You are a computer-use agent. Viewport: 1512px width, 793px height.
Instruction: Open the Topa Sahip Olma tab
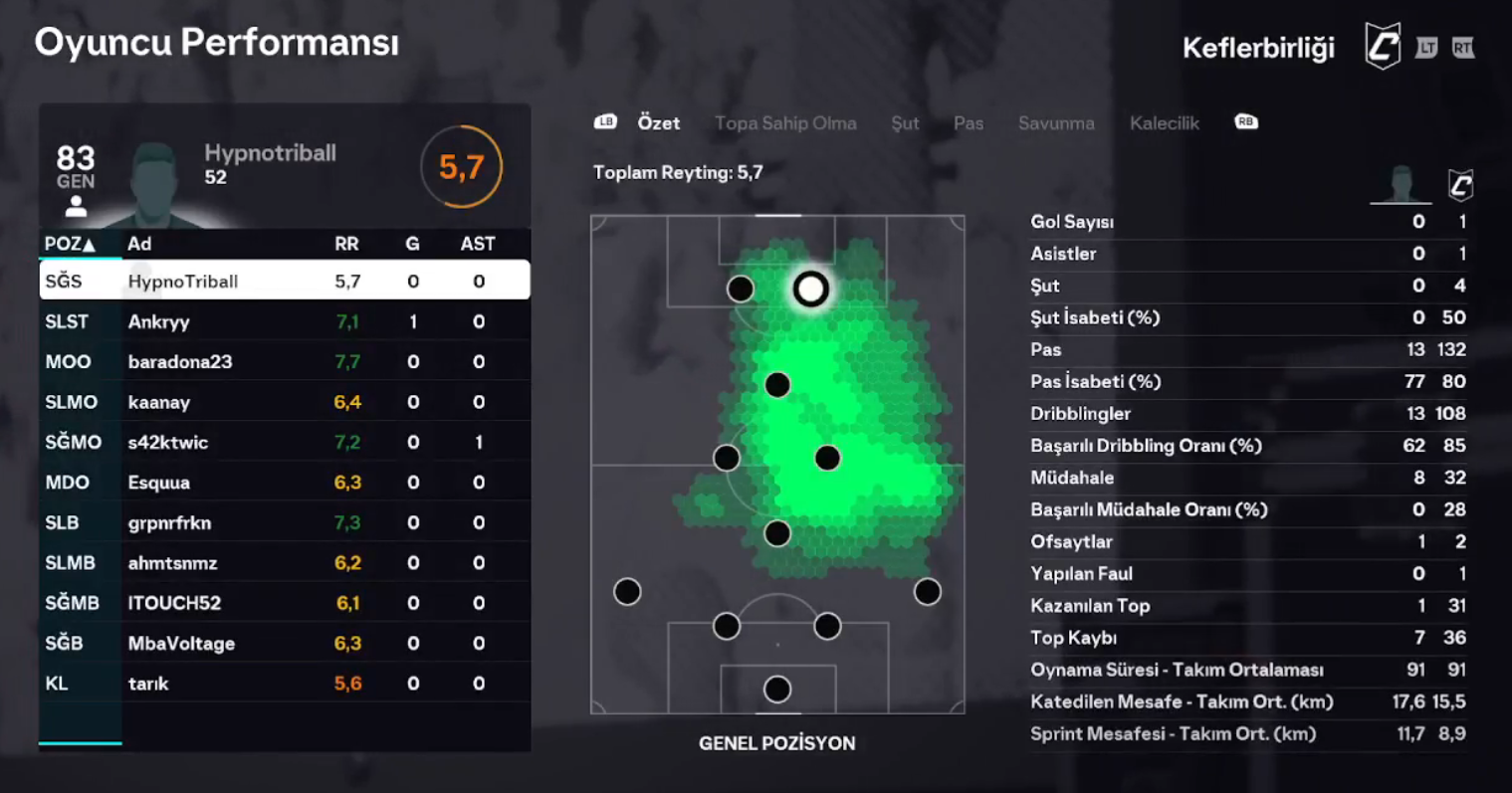tap(784, 123)
